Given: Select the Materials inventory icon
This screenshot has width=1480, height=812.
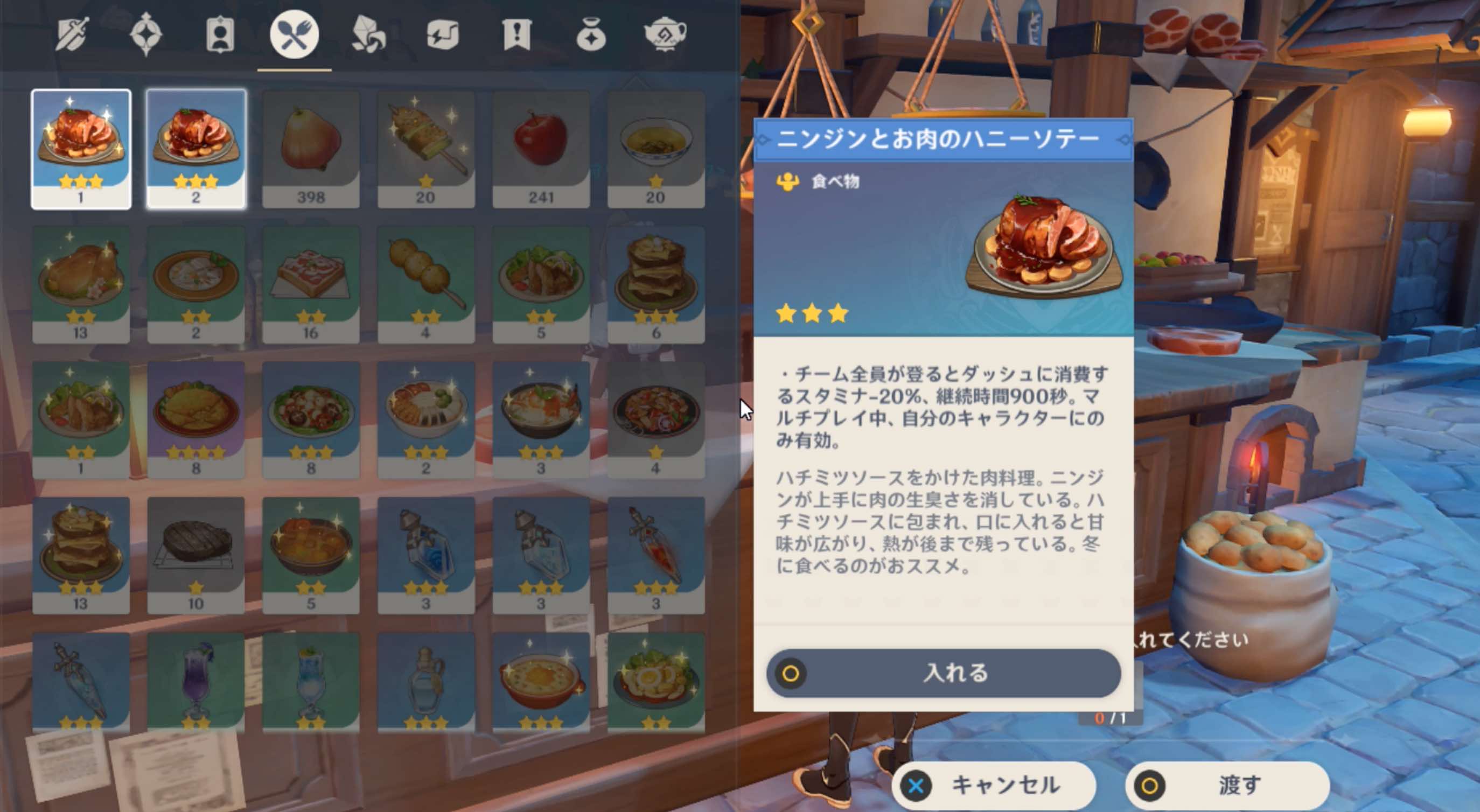Looking at the screenshot, I should click(368, 36).
